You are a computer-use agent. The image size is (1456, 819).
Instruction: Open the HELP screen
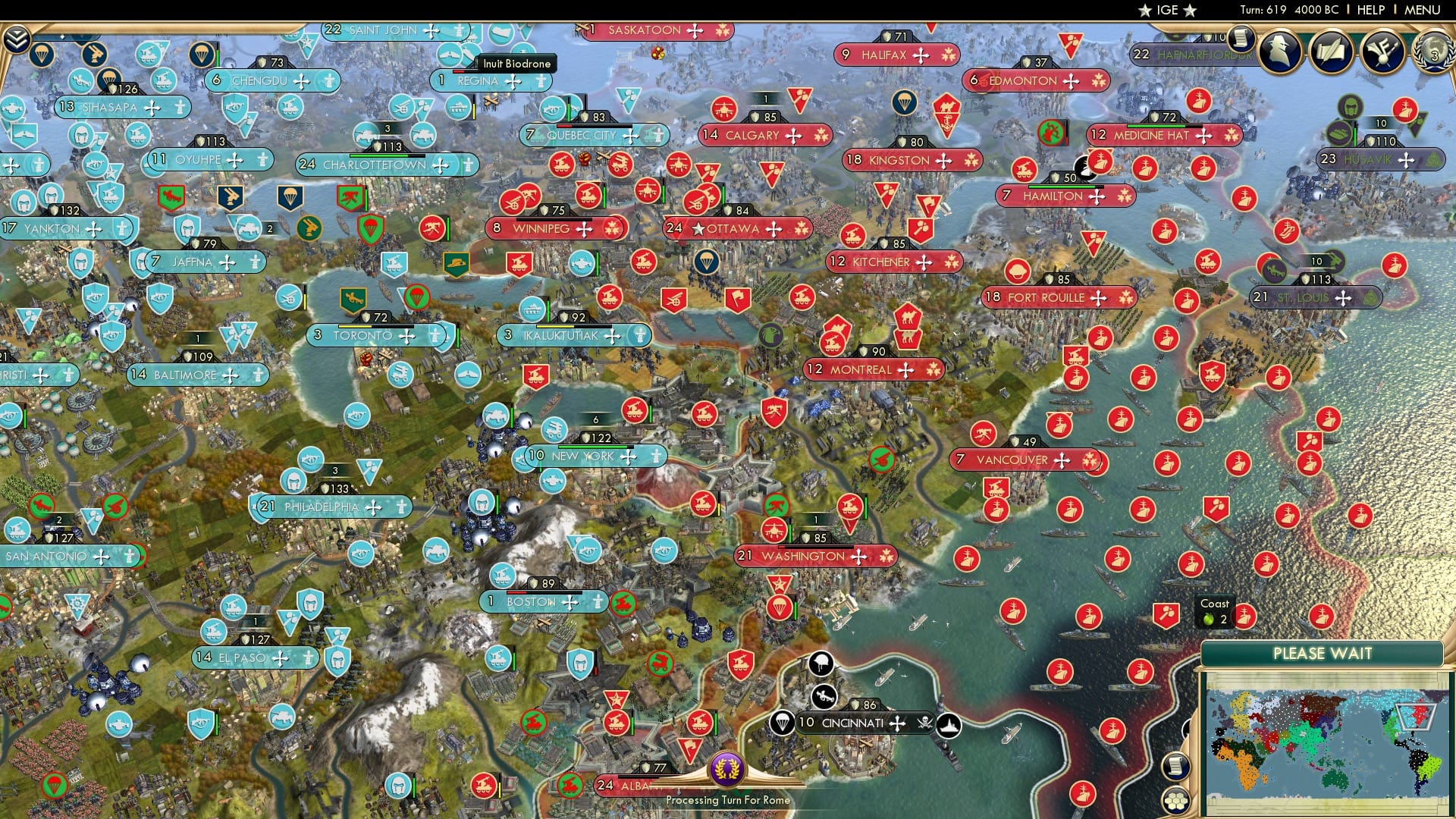(1372, 10)
